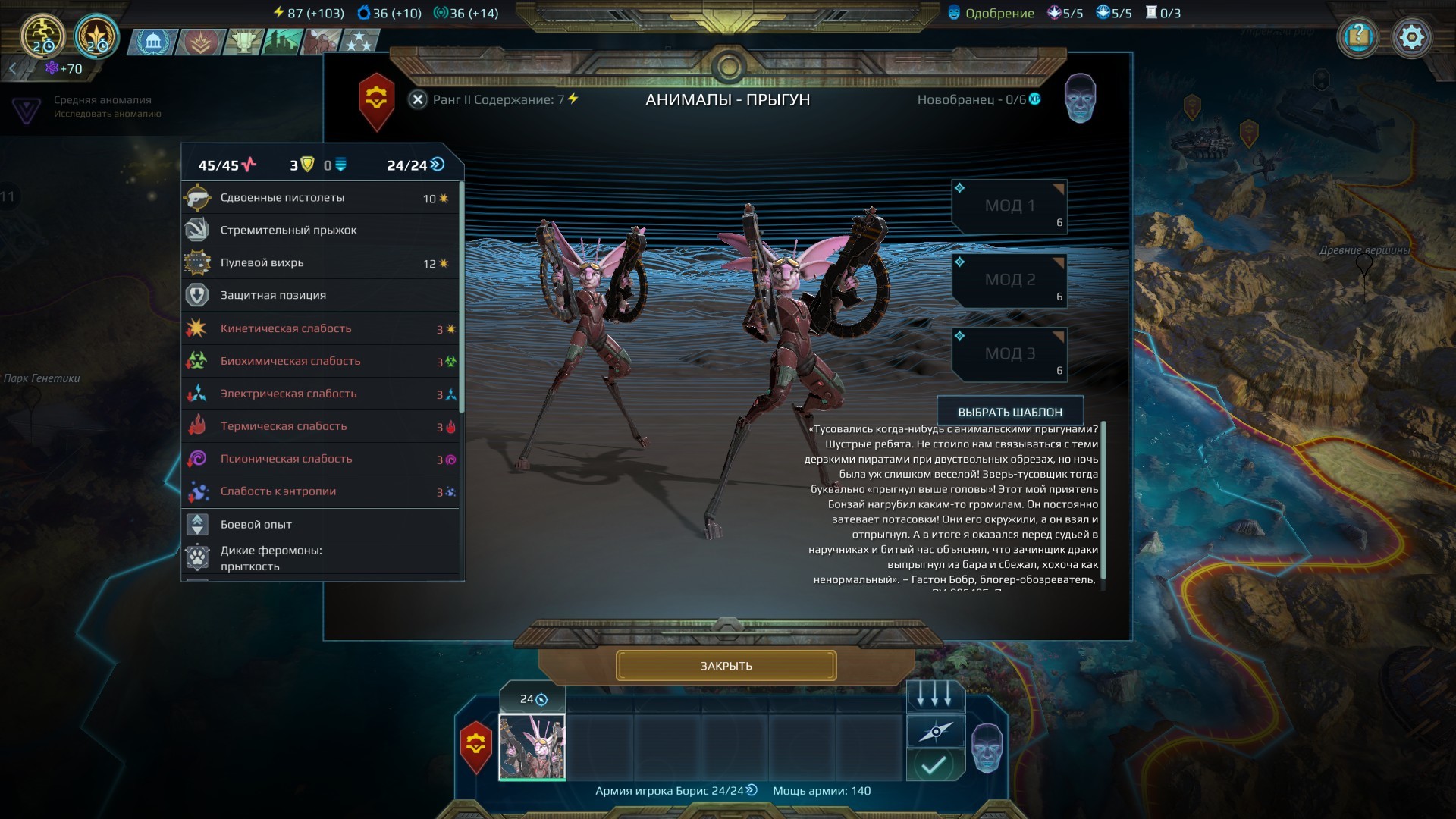
Task: Select the Сдвоенные пистолеты ability row
Action: coord(320,198)
